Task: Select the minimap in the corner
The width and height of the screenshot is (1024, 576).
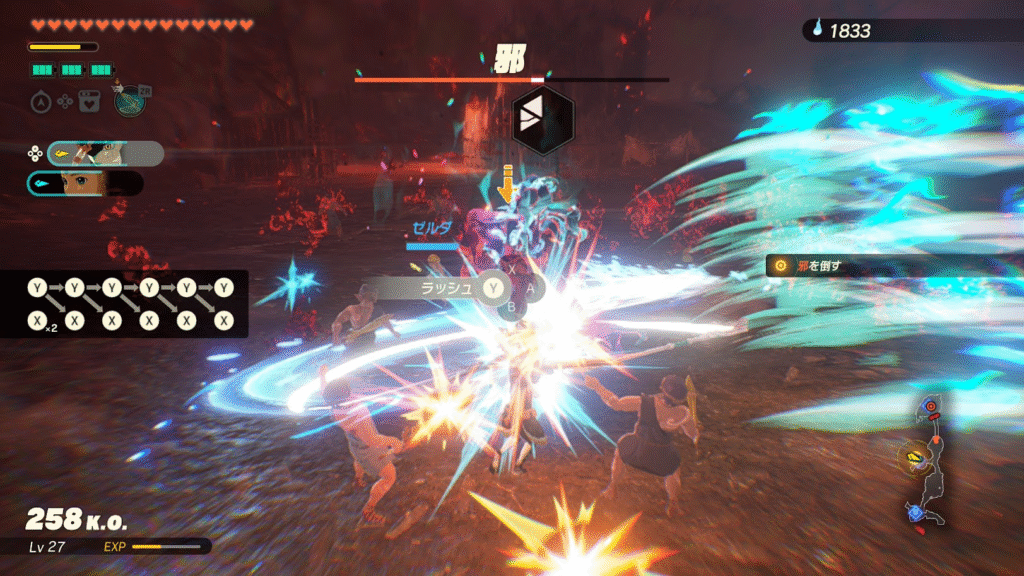Action: (929, 459)
